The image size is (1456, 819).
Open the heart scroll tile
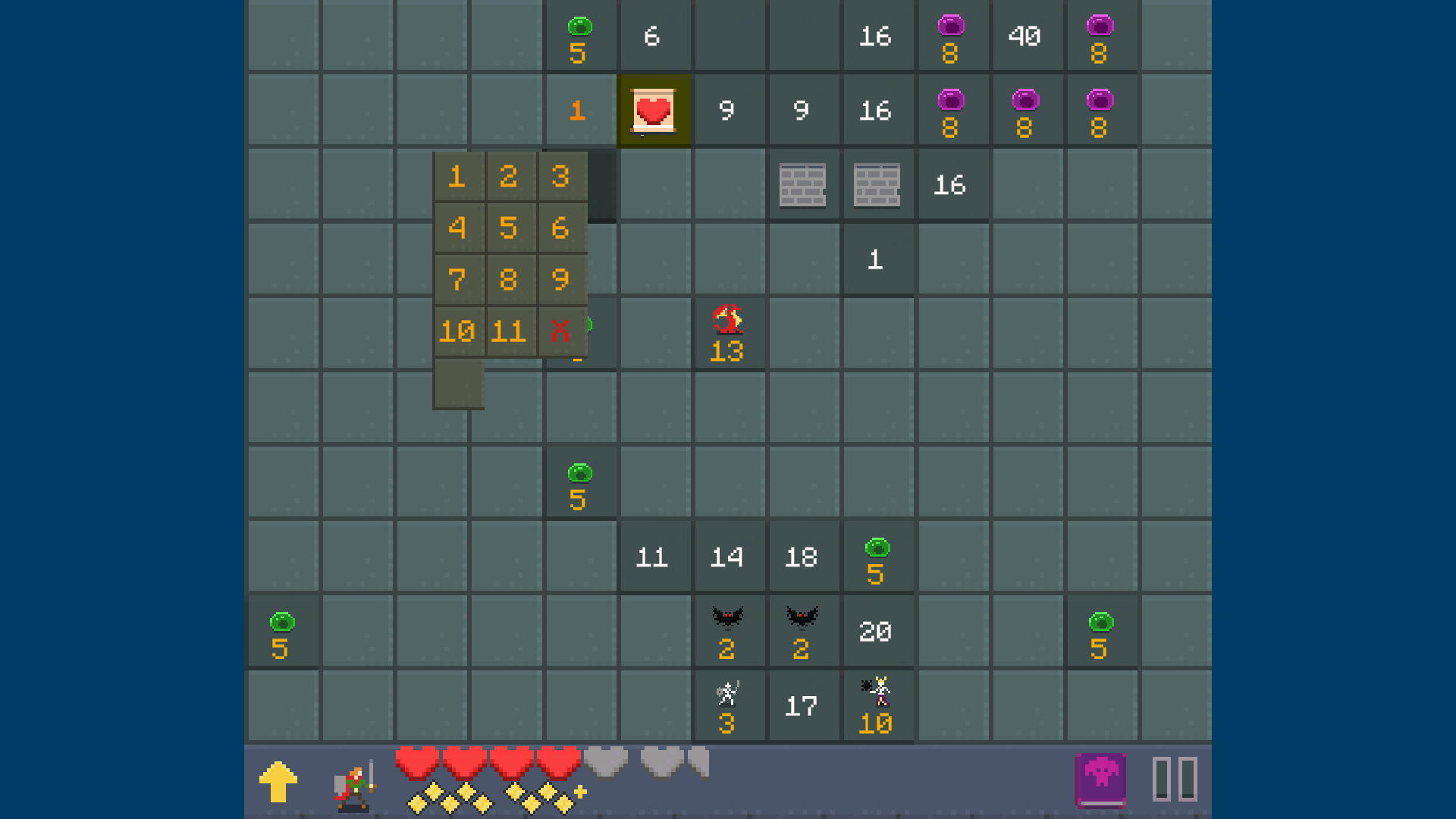[654, 110]
